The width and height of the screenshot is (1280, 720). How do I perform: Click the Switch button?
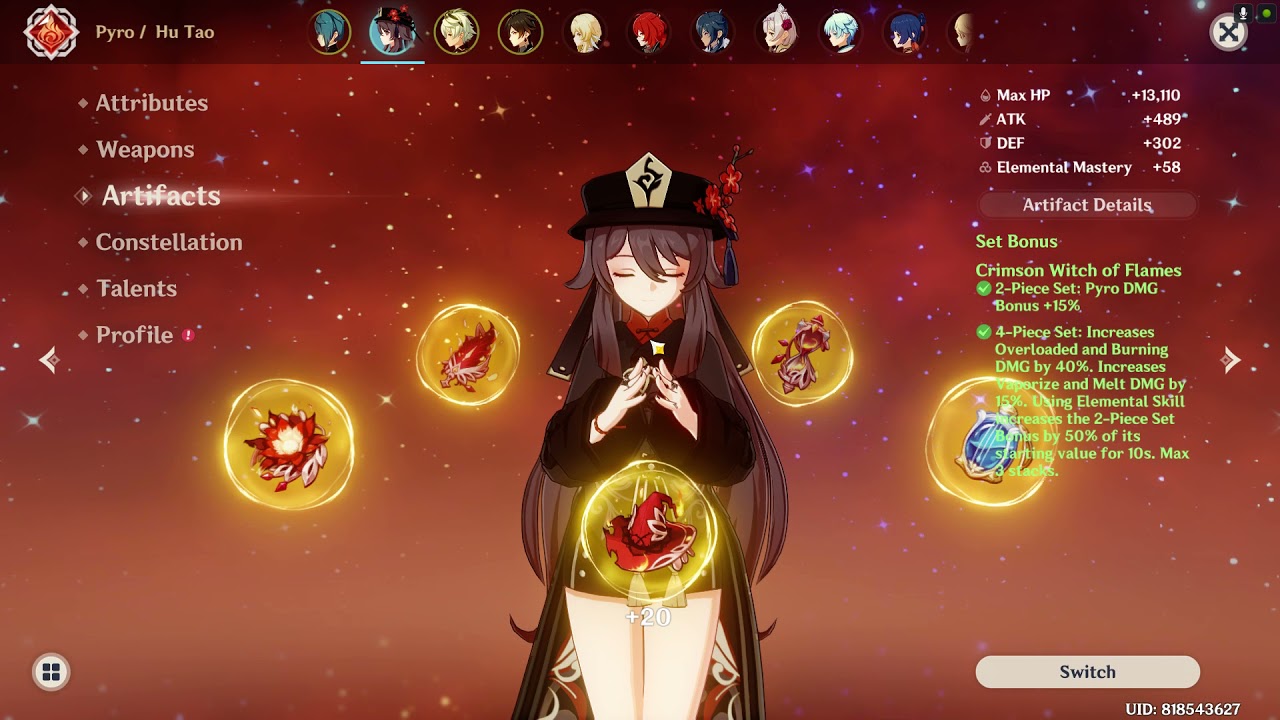(x=1087, y=672)
